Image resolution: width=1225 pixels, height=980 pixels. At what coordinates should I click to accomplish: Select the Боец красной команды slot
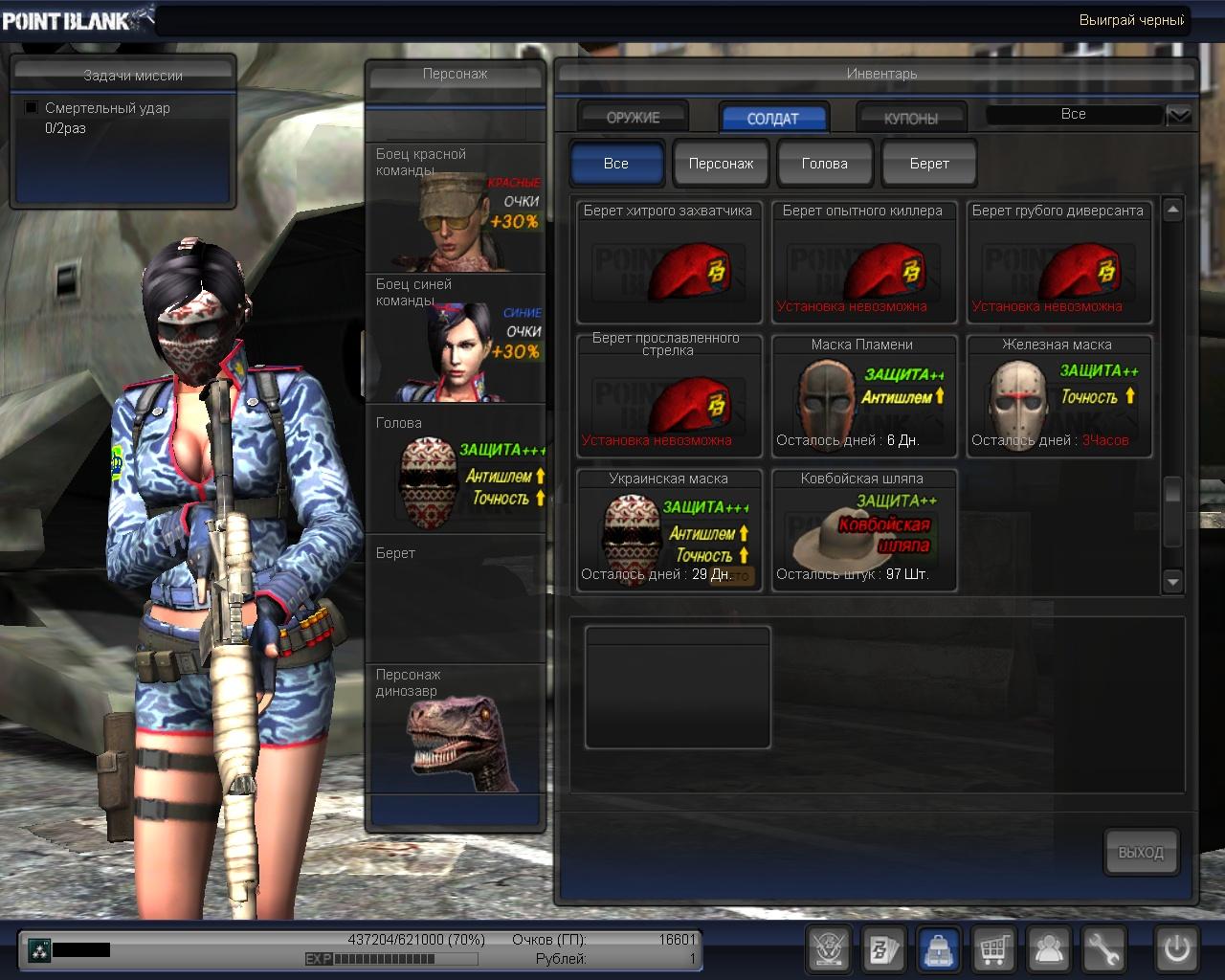(456, 208)
